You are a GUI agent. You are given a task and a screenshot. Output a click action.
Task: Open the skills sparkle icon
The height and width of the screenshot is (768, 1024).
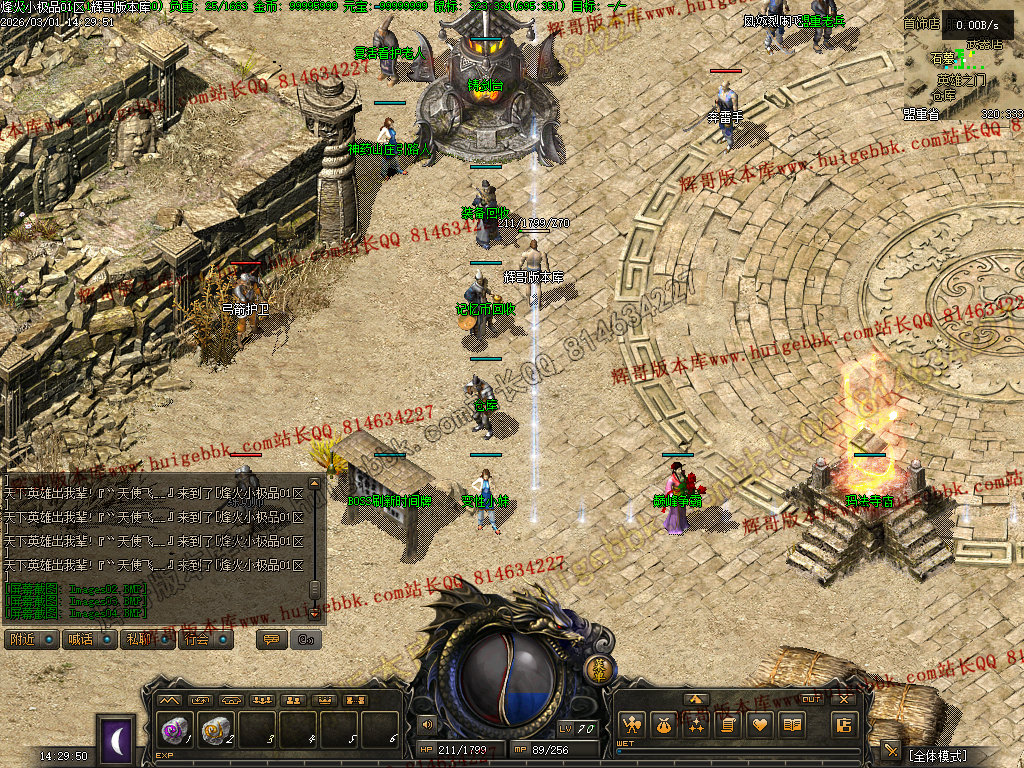point(695,724)
